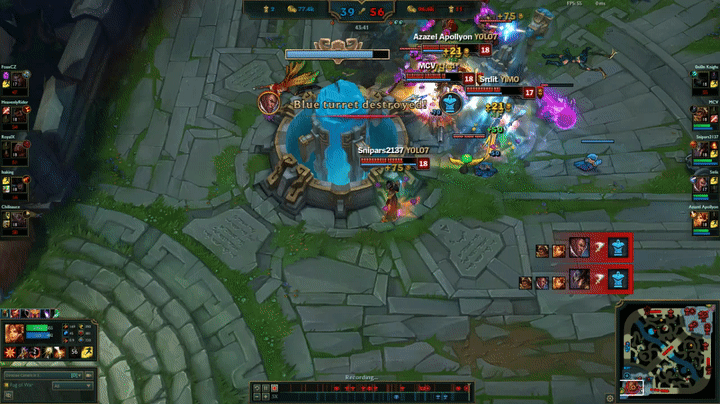Open the Fog of War team dropdown
This screenshot has height=404, width=720.
(72, 386)
